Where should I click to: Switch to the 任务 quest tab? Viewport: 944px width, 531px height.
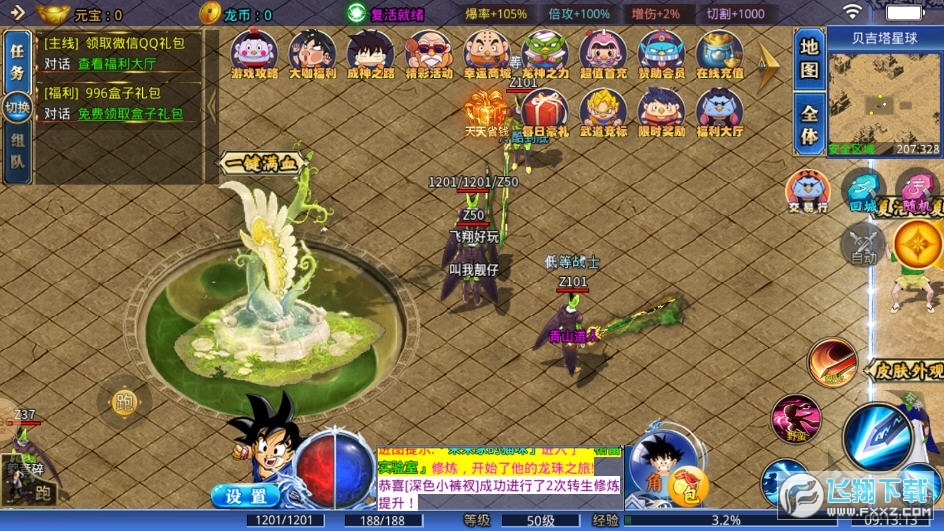tap(17, 61)
